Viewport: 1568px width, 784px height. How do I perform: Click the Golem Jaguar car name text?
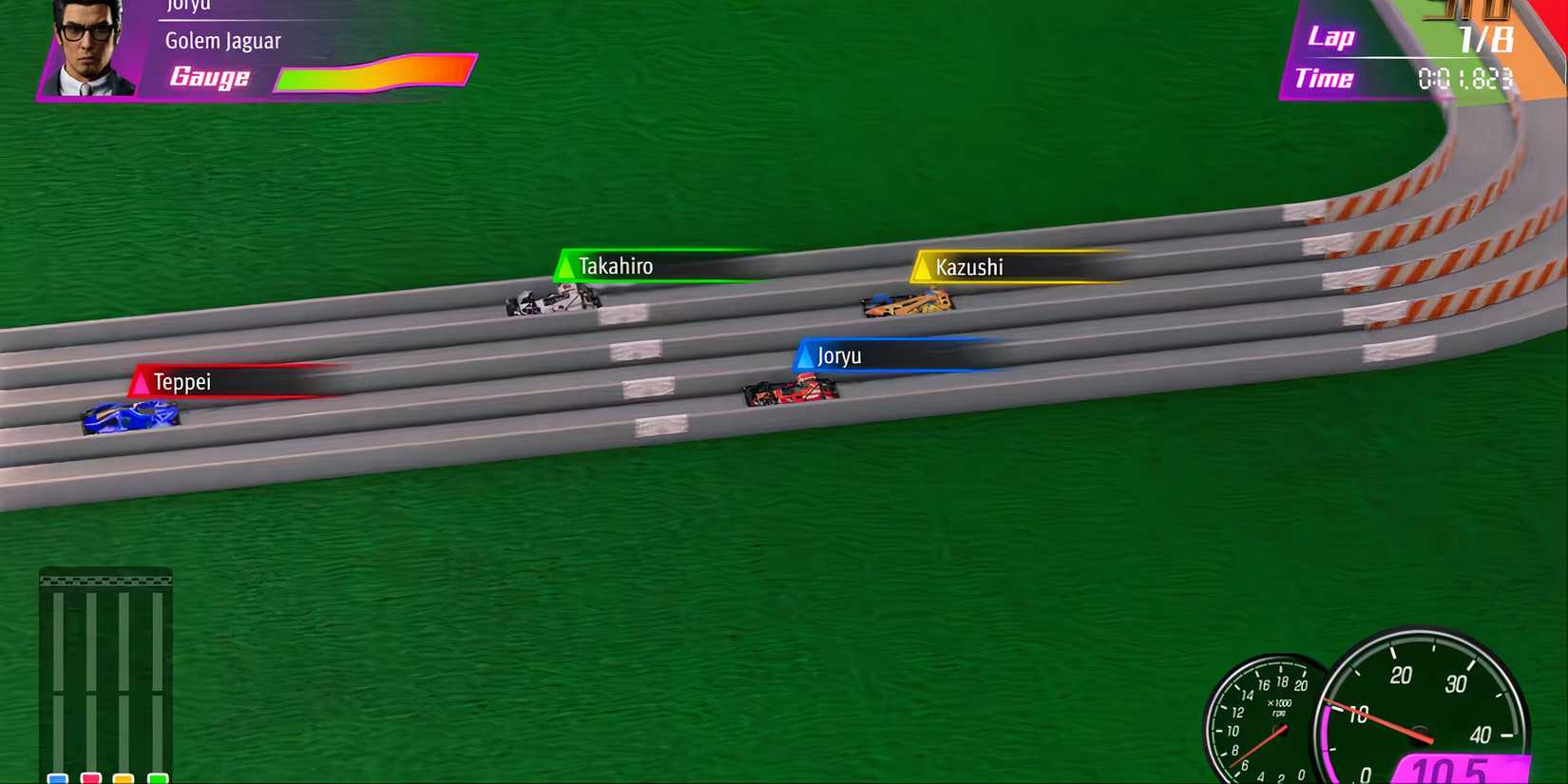[x=224, y=40]
